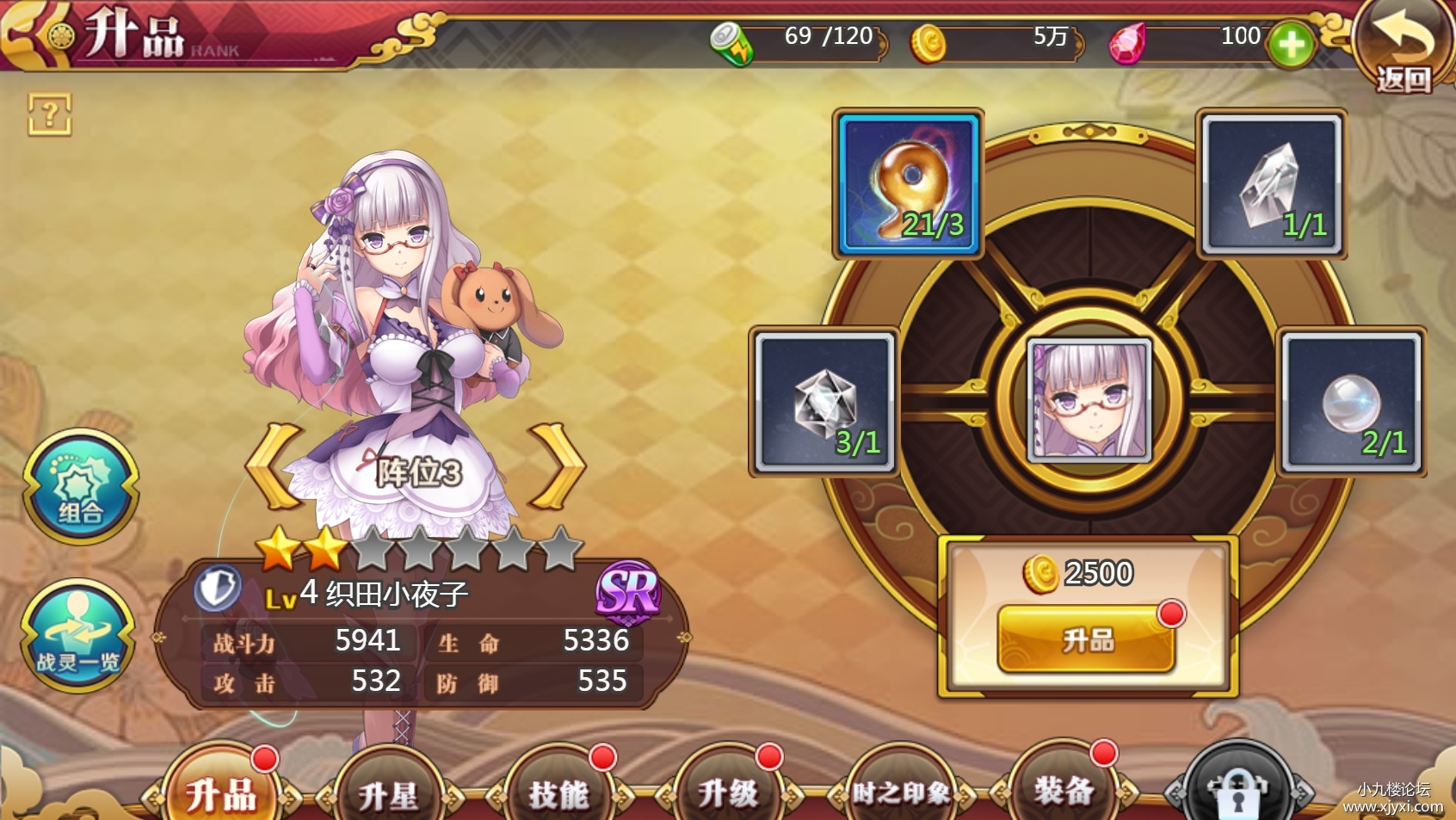This screenshot has height=820, width=1456.
Task: Select the pearl orb material marked 2/1
Action: (x=1351, y=400)
